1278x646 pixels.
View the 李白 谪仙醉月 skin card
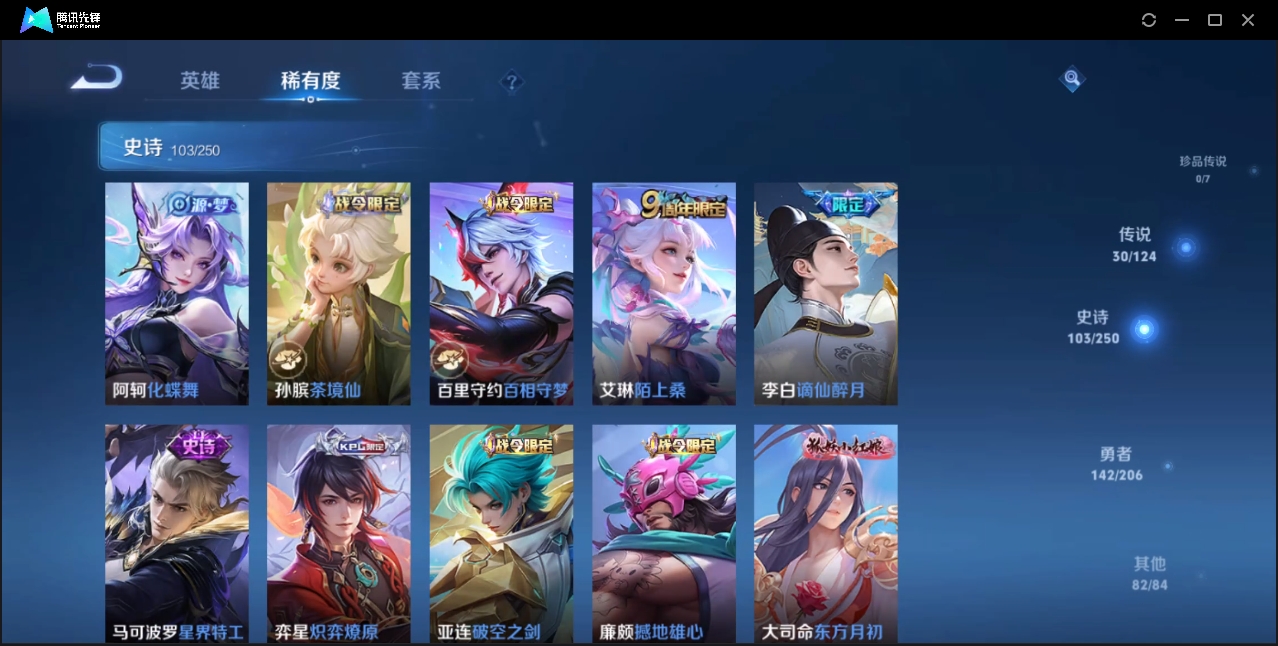pos(826,293)
